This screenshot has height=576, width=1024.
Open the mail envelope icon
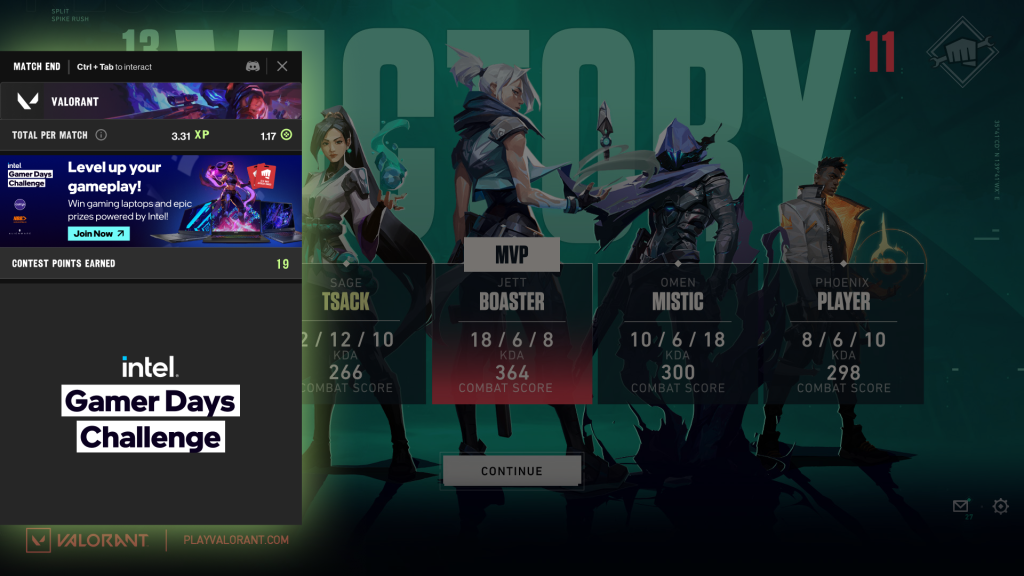961,507
